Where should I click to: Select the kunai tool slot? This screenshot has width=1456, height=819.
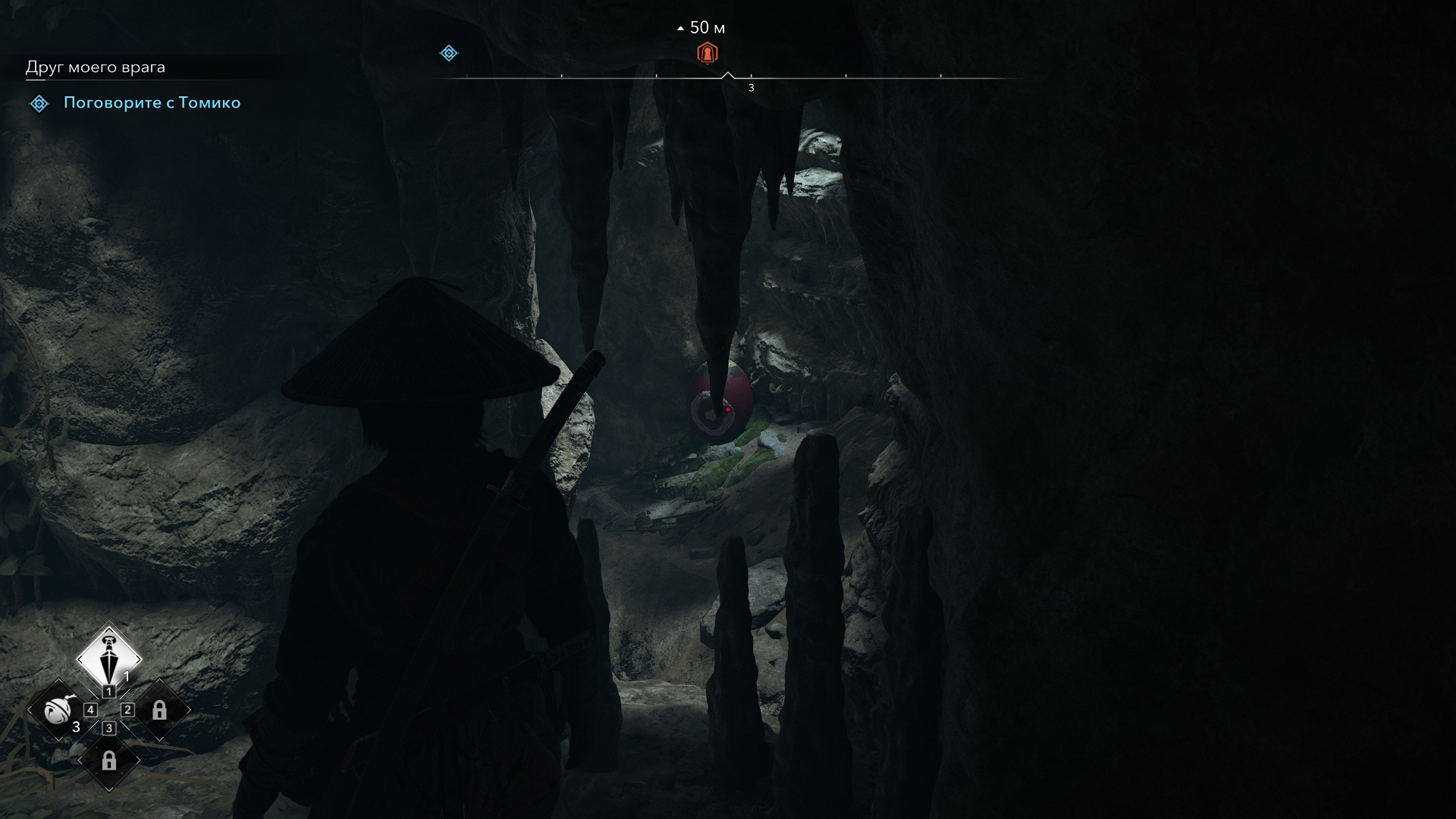[109, 657]
